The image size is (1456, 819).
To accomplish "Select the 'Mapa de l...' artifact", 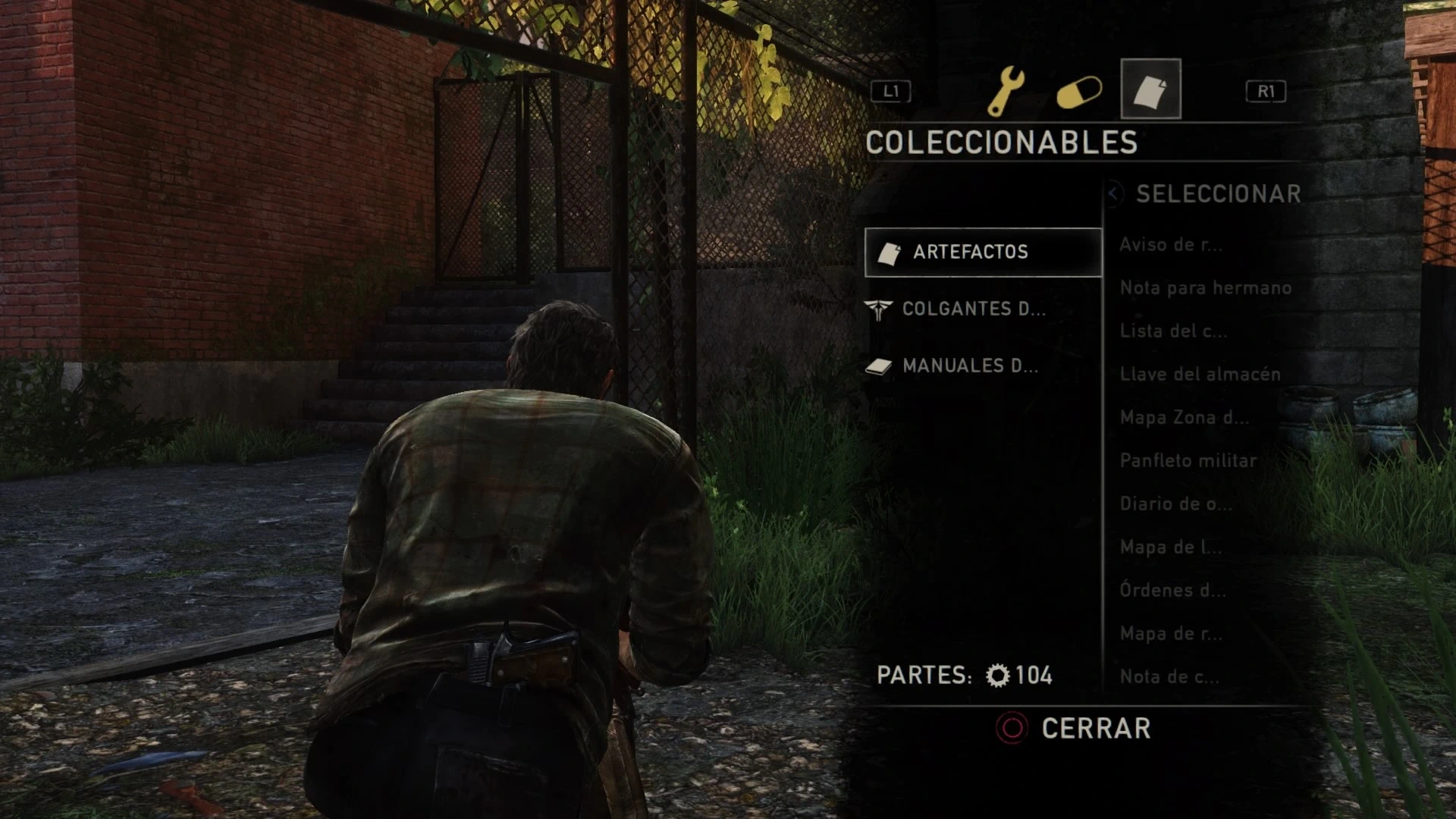I will [x=1170, y=548].
